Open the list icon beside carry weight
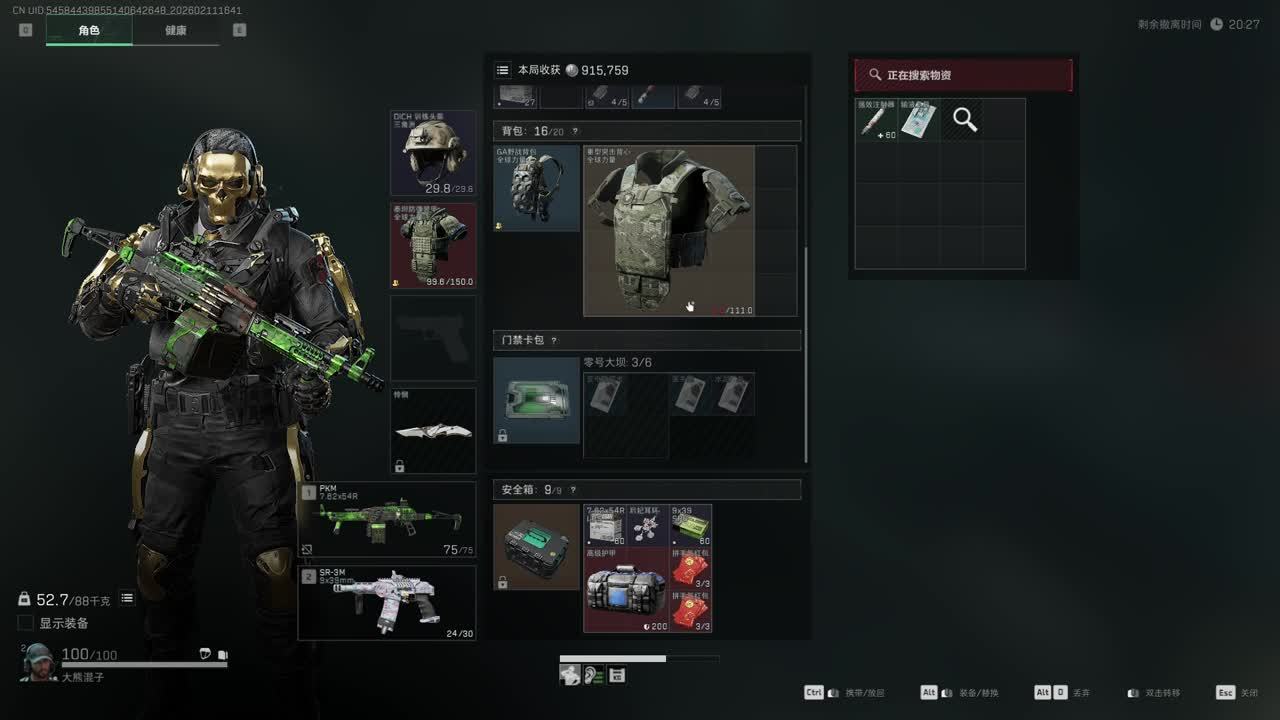 [127, 598]
